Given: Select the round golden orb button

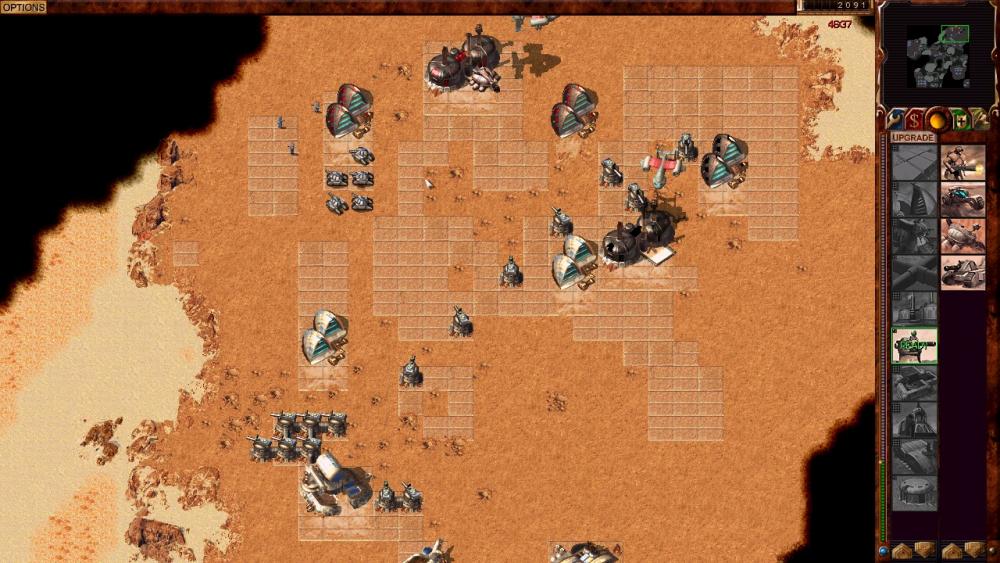Looking at the screenshot, I should [938, 119].
